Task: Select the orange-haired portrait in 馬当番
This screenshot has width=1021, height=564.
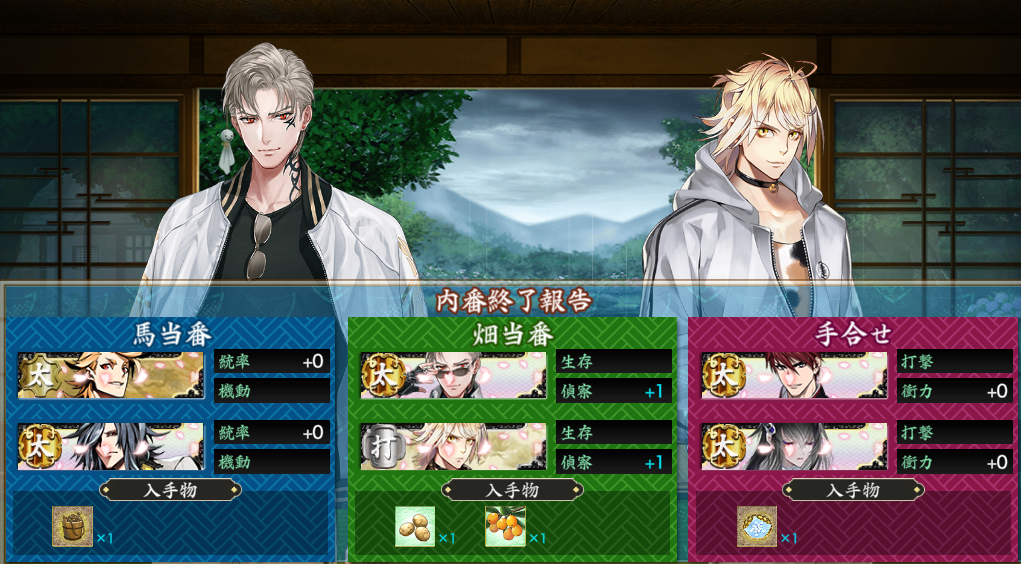Action: (x=110, y=375)
